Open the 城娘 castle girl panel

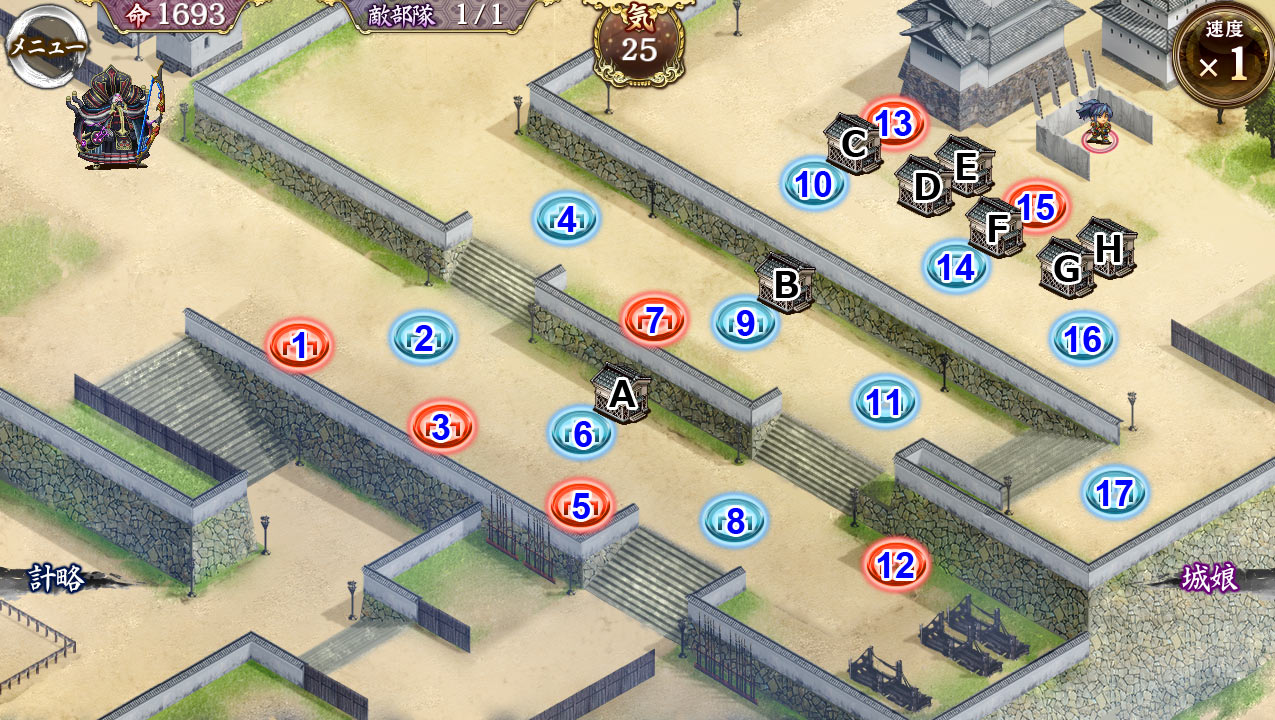click(x=1210, y=578)
